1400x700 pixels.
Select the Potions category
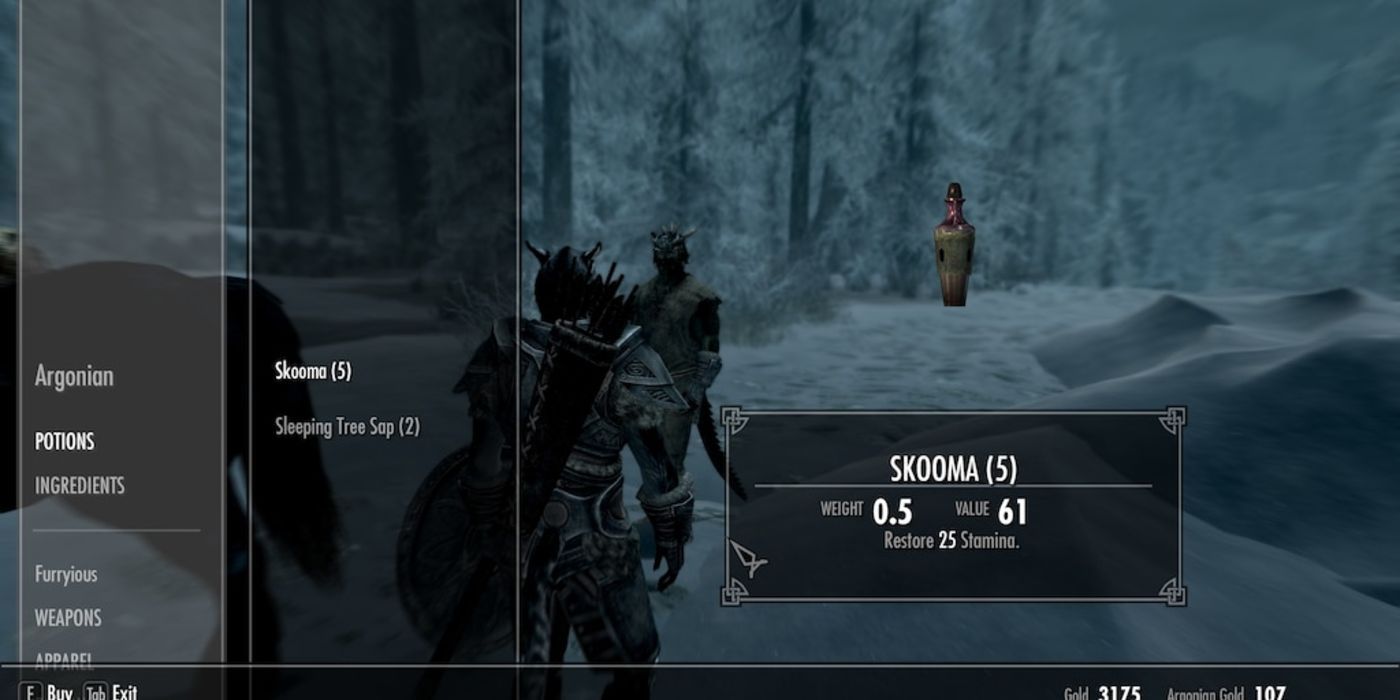click(65, 441)
